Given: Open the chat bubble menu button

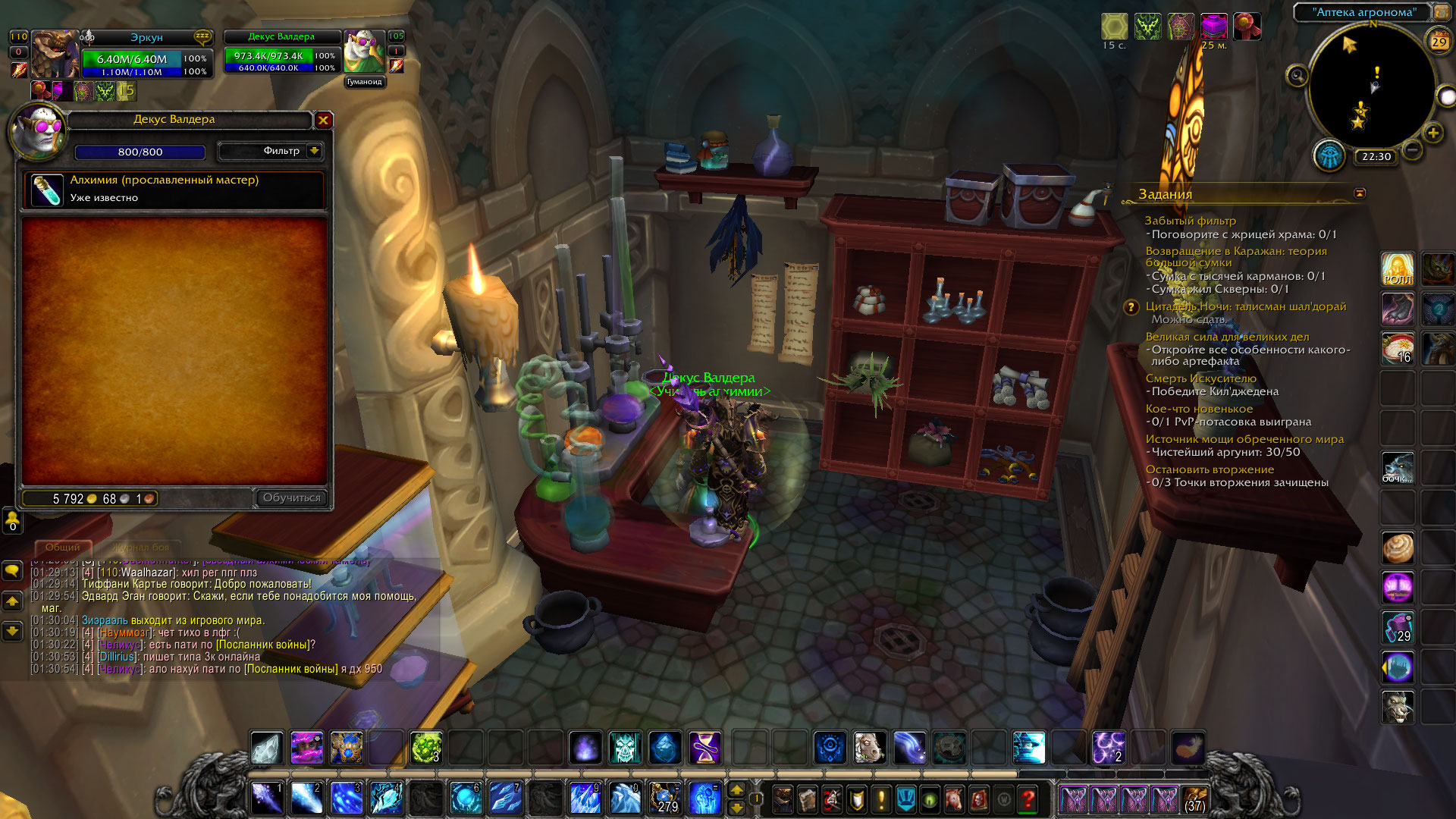Looking at the screenshot, I should coord(12,570).
